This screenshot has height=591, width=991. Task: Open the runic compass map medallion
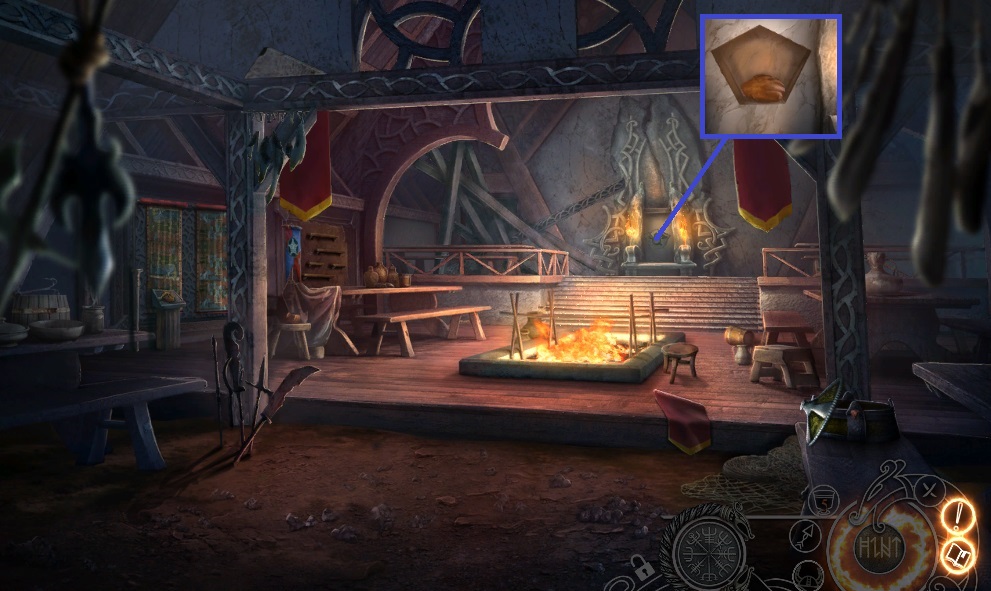point(710,549)
